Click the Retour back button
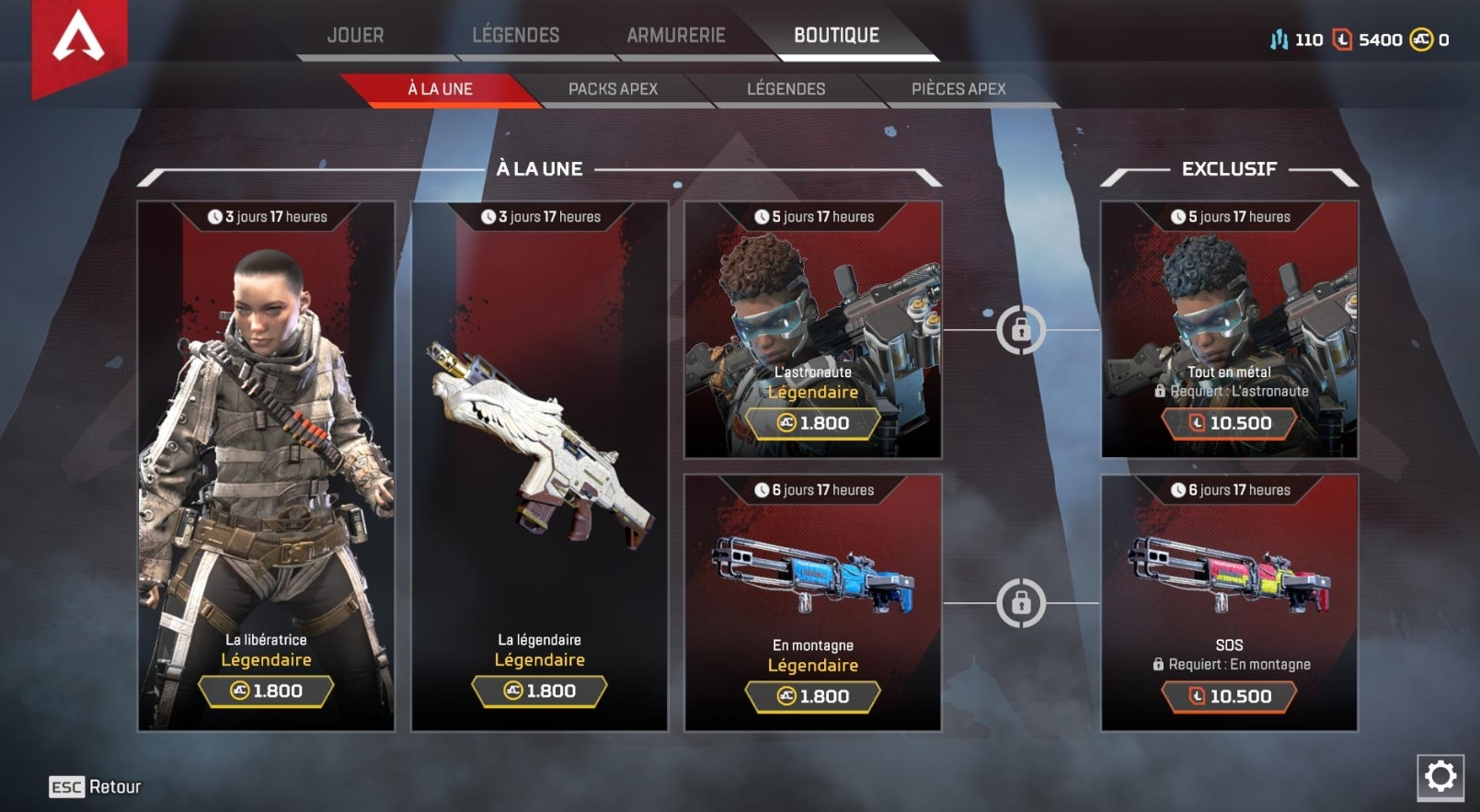The height and width of the screenshot is (812, 1480). tap(96, 787)
